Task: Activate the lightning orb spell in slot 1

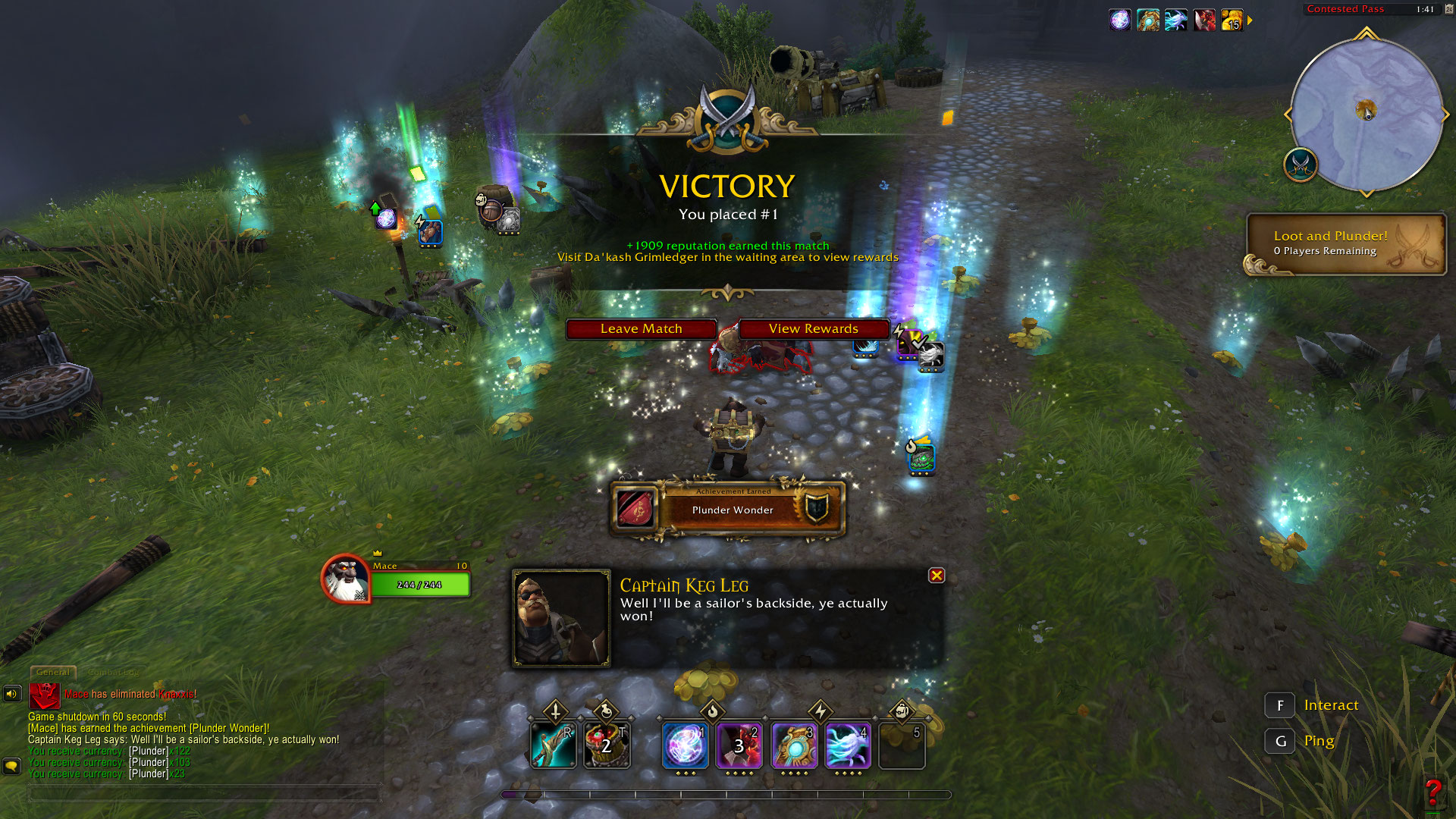Action: (x=686, y=746)
